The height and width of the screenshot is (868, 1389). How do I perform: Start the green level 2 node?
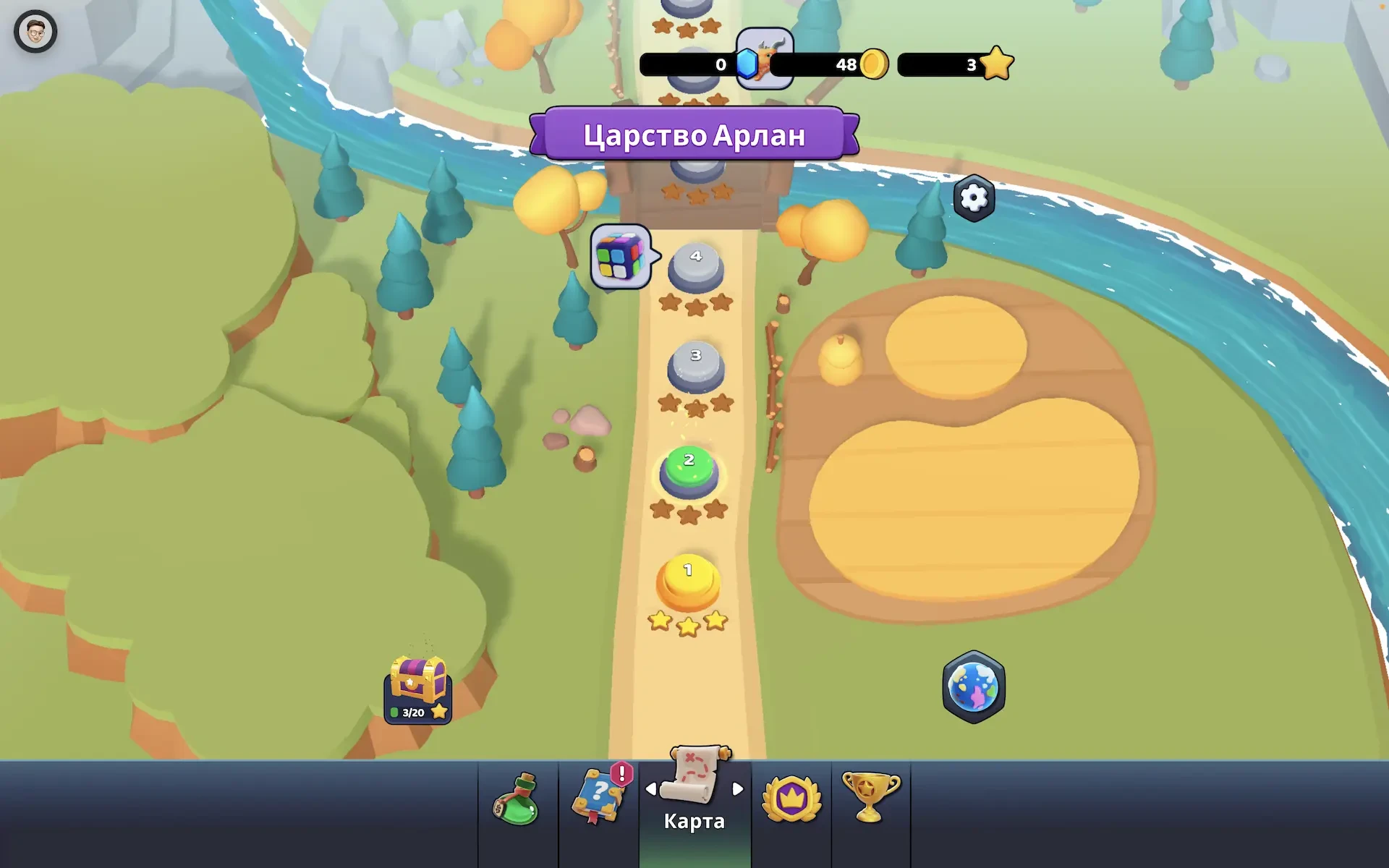point(689,470)
